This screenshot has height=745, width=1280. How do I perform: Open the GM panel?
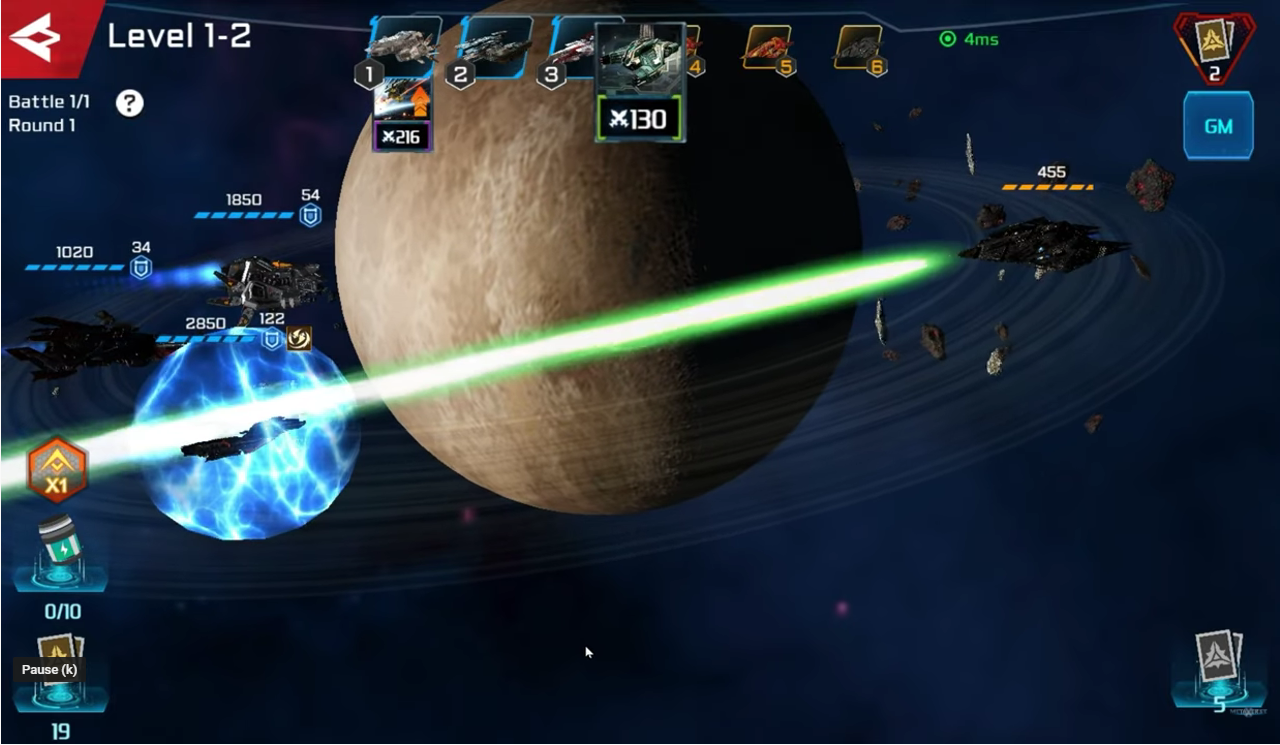pyautogui.click(x=1217, y=126)
